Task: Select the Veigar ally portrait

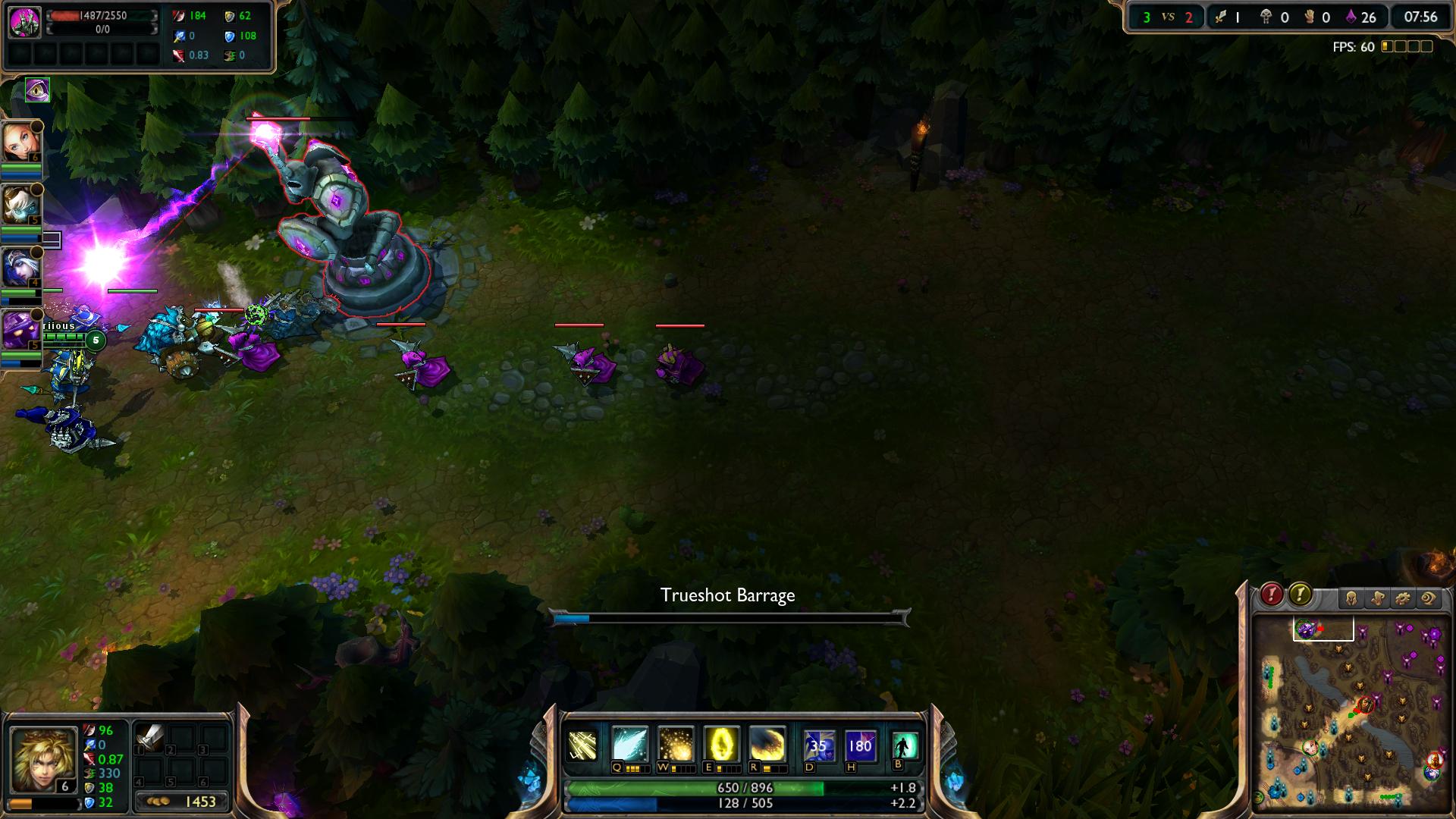Action: click(21, 329)
